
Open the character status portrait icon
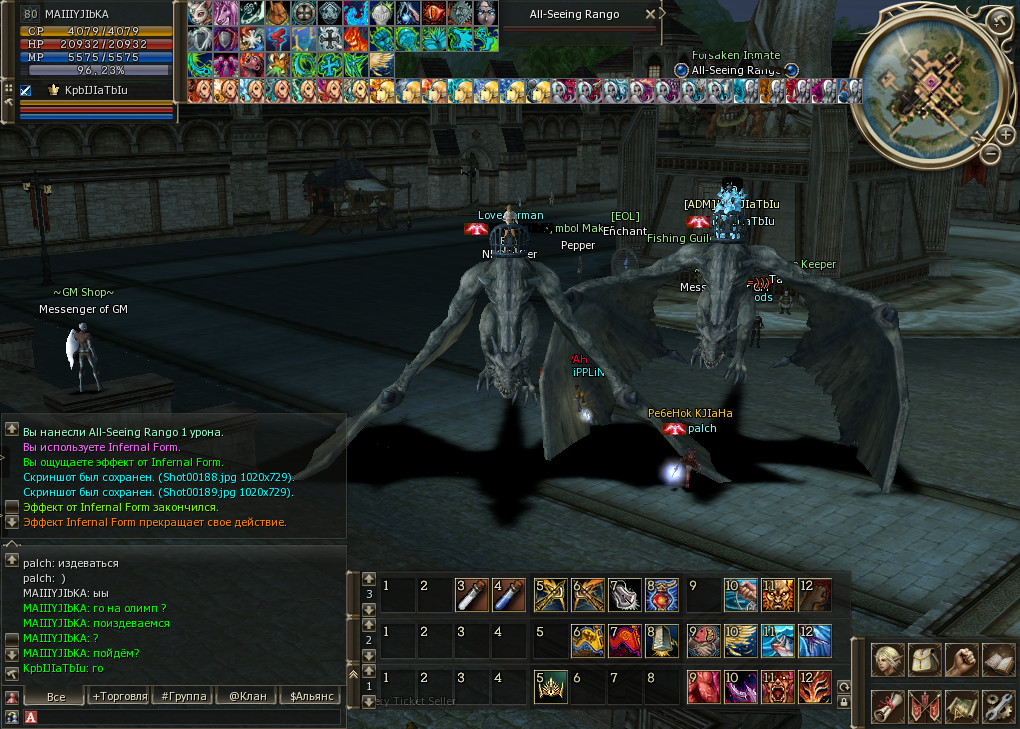[x=887, y=659]
